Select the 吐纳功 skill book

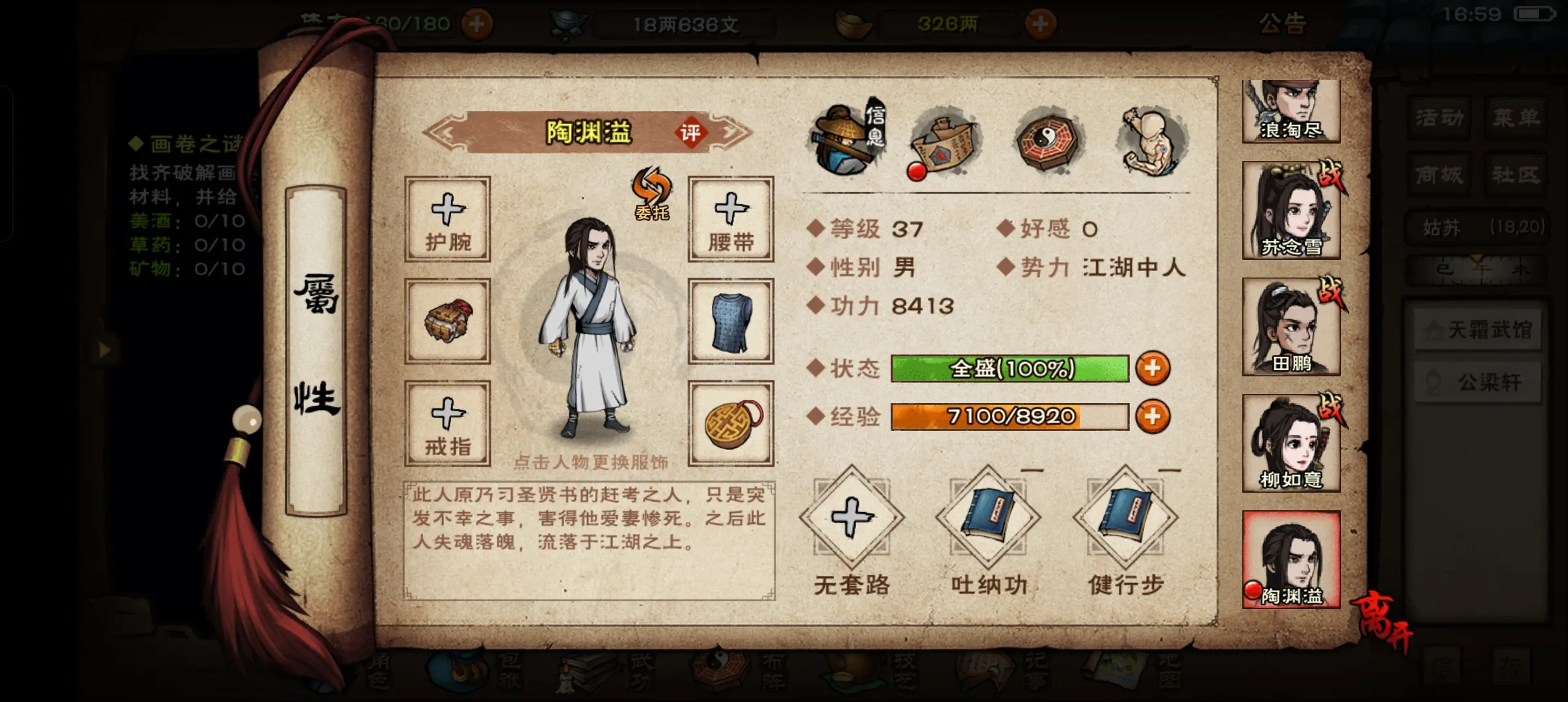coord(988,518)
